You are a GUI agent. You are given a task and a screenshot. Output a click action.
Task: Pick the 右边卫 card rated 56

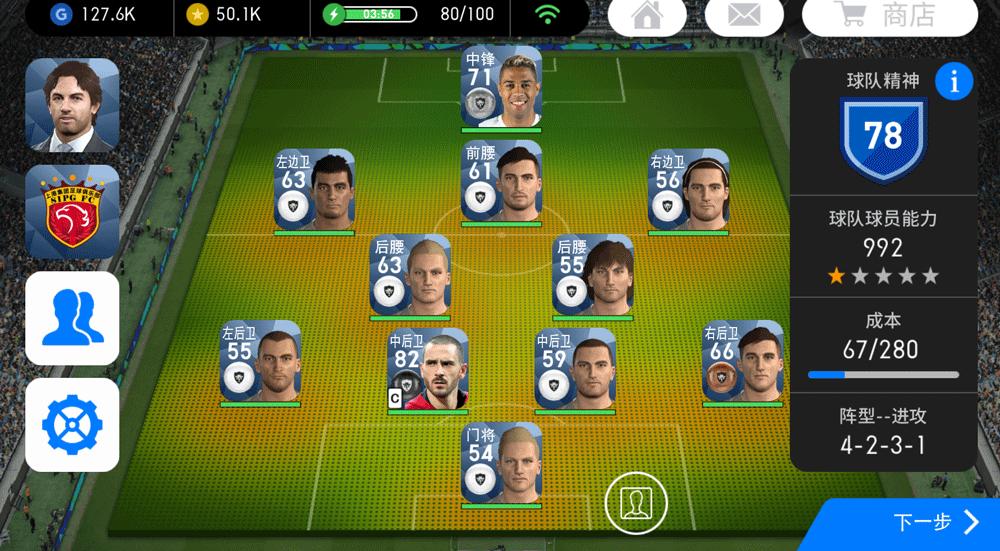click(688, 190)
